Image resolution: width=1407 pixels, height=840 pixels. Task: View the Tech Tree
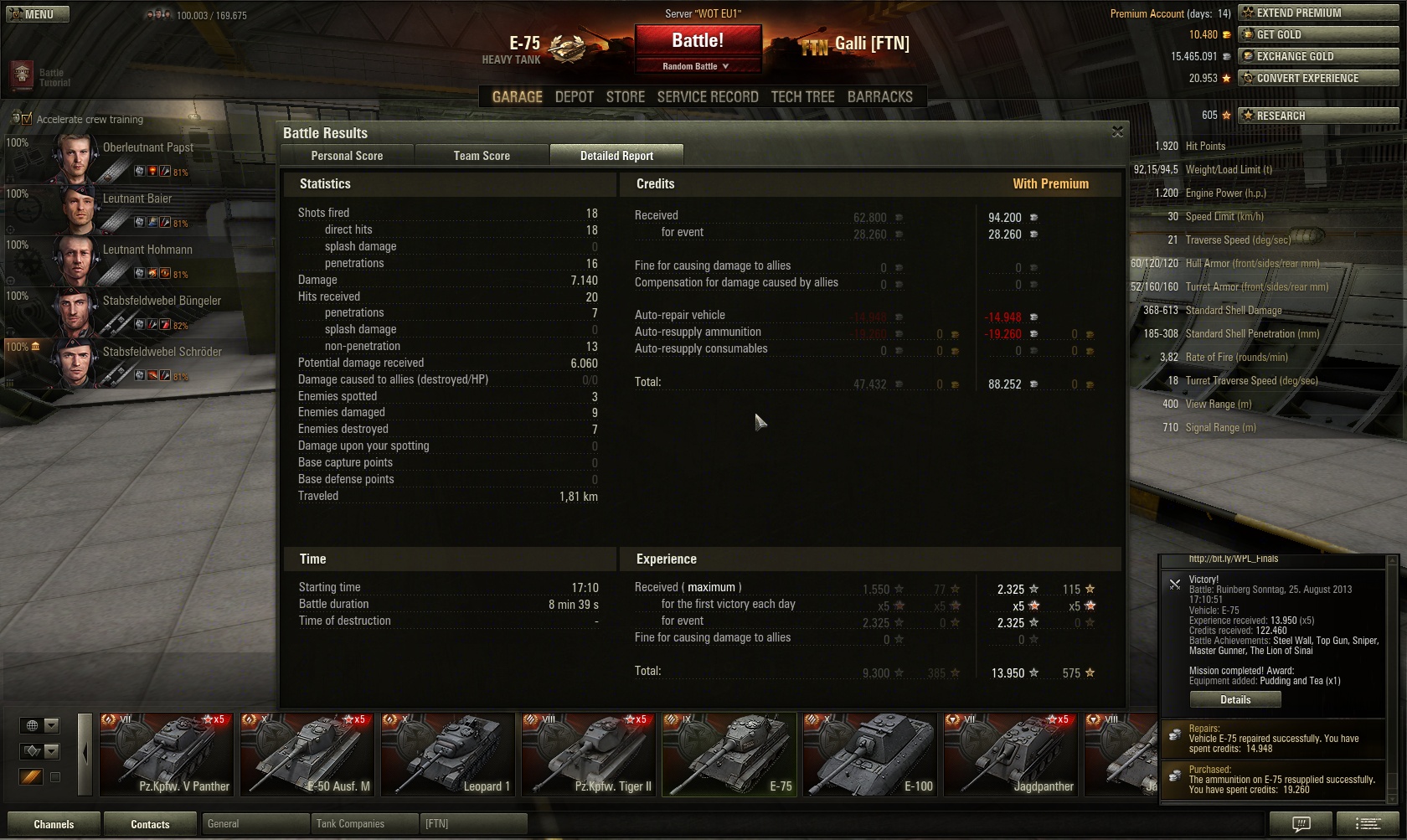pos(802,97)
